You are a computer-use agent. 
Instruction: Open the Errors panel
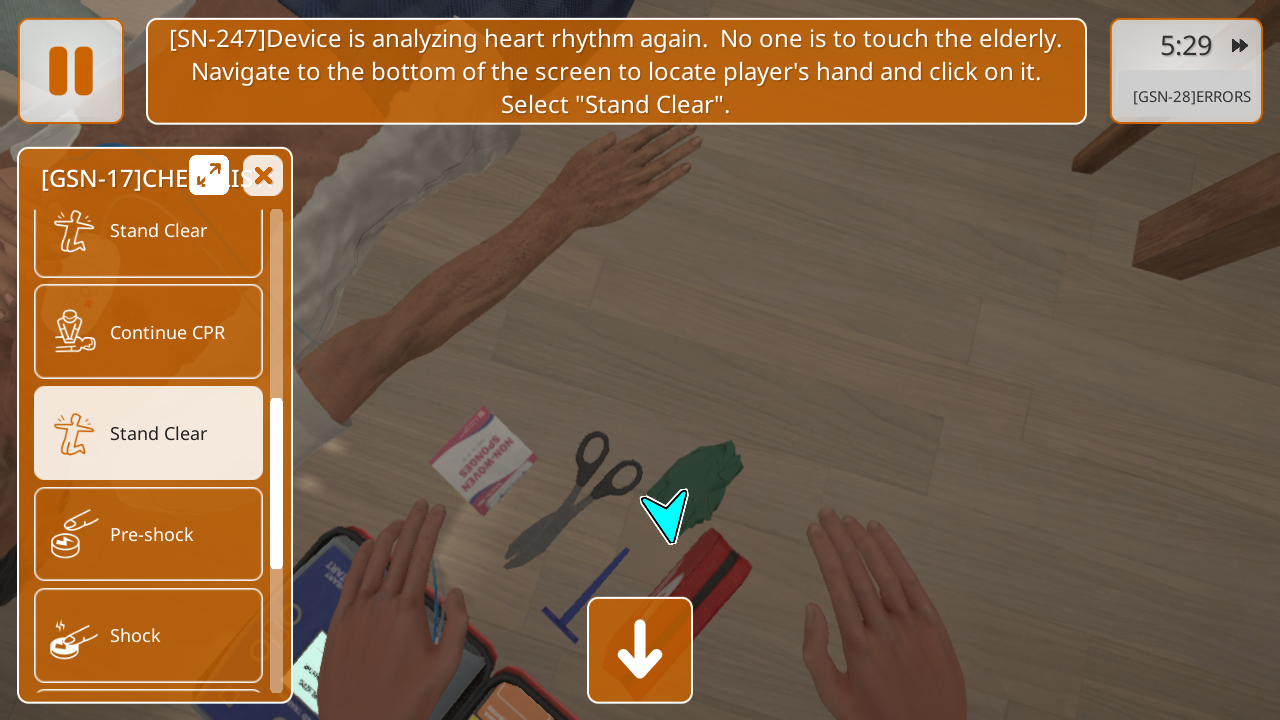[x=1190, y=97]
